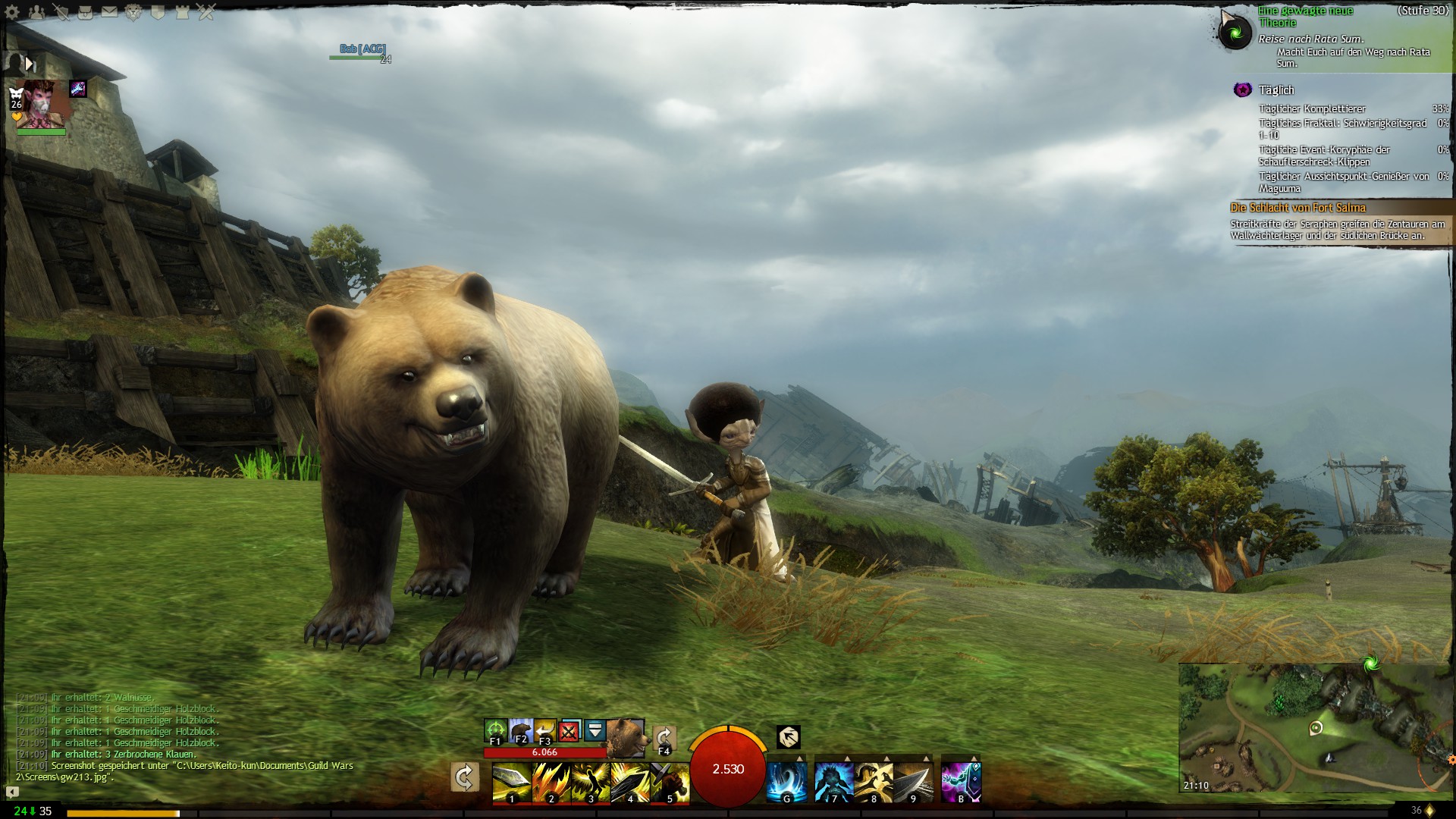Open the inventory bag icon
Screen dimensions: 1456x819
(85, 12)
